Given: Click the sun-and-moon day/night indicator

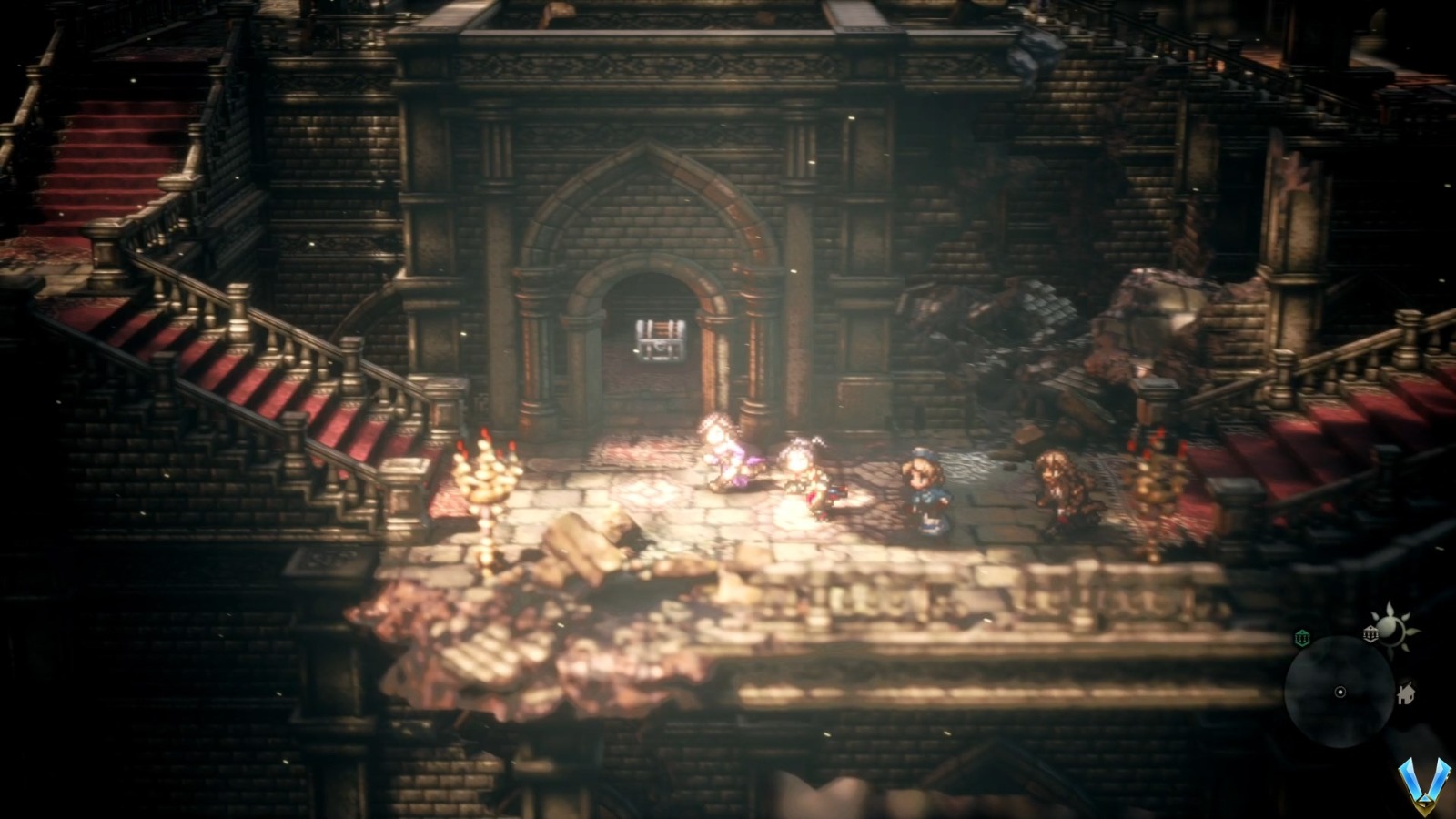Looking at the screenshot, I should 1392,628.
